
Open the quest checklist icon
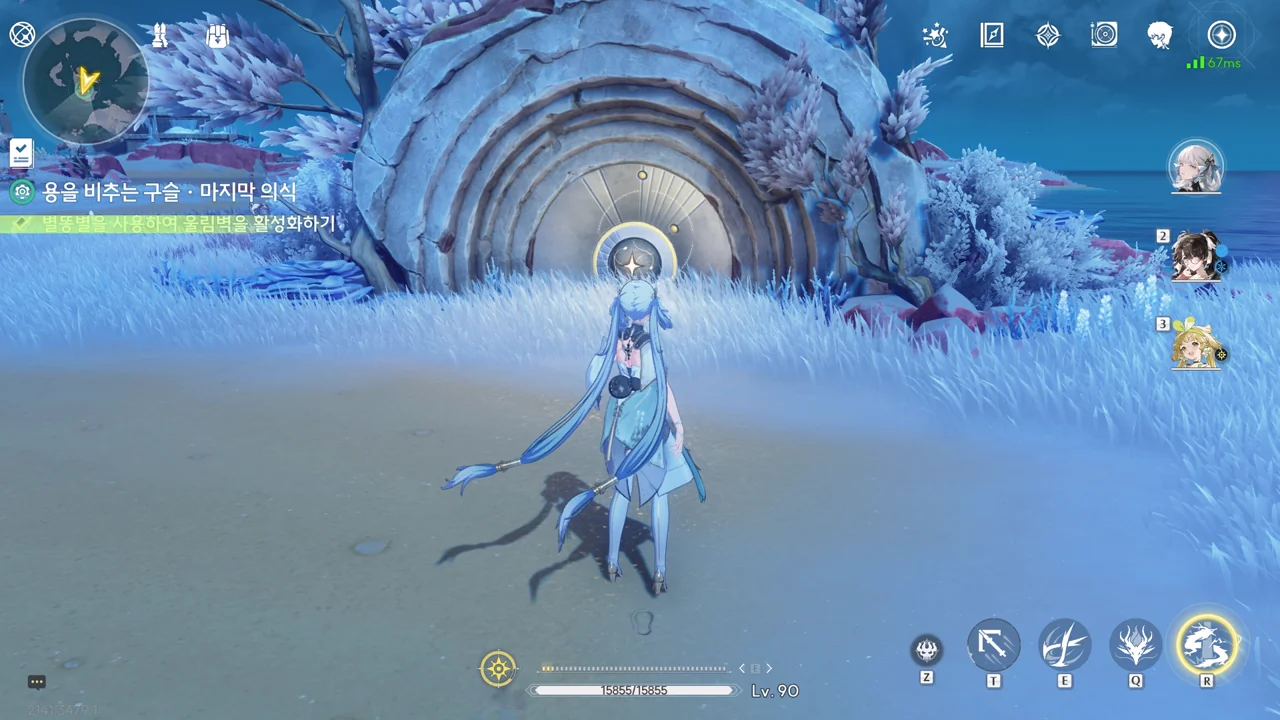click(x=21, y=153)
